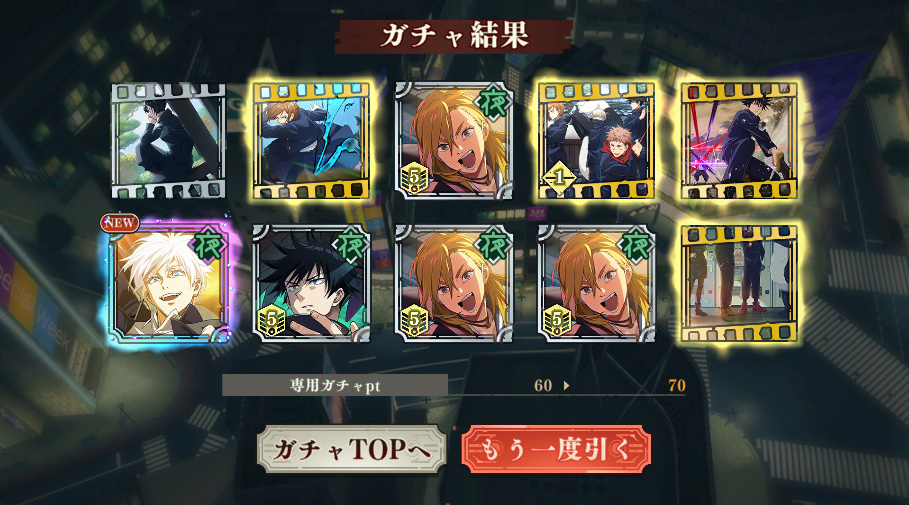Tap the gold card with purple energy beam
Screen dimensions: 909x505
tap(739, 141)
